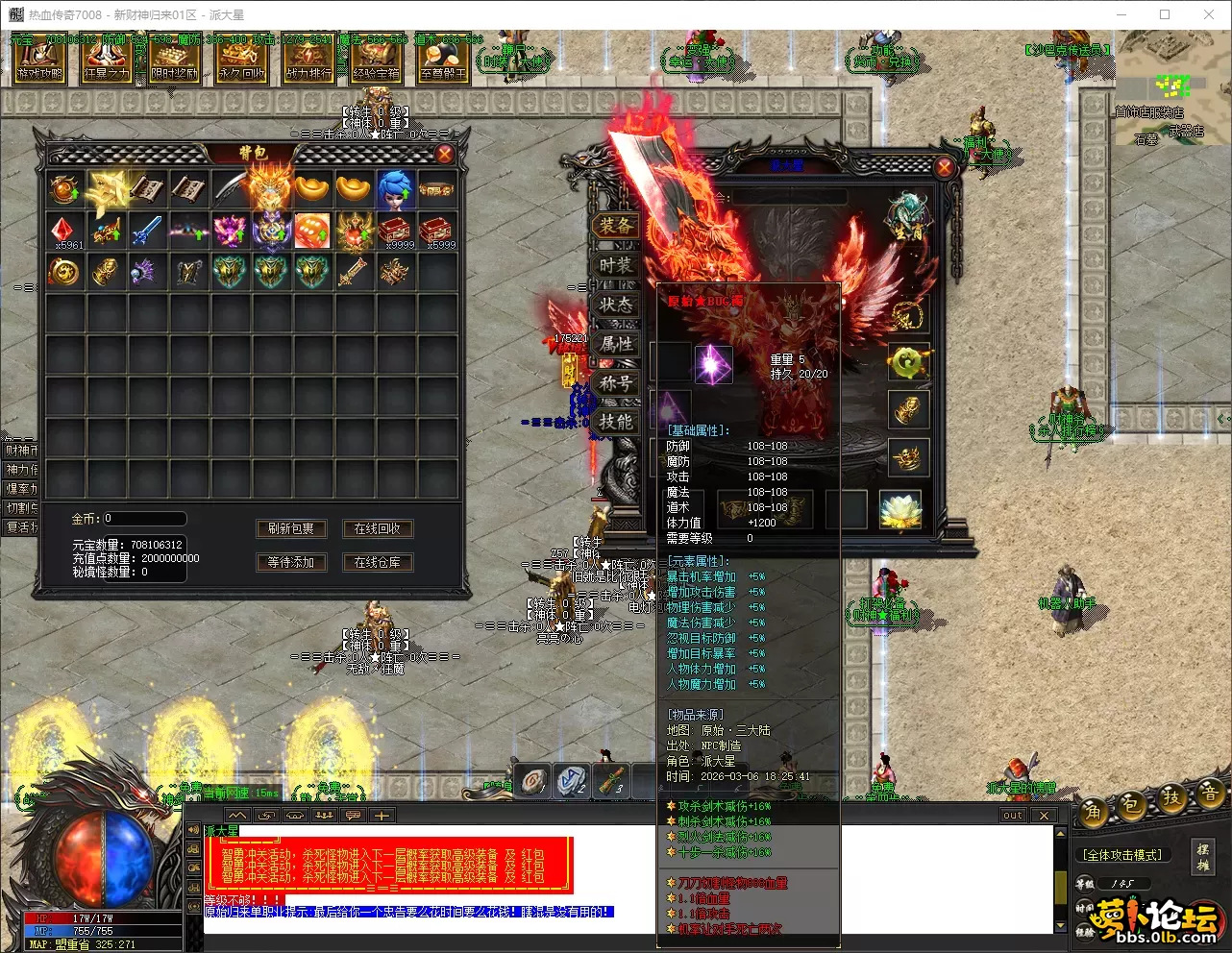1232x953 pixels.
Task: Open 限时奖励 timed rewards
Action: coord(174,60)
